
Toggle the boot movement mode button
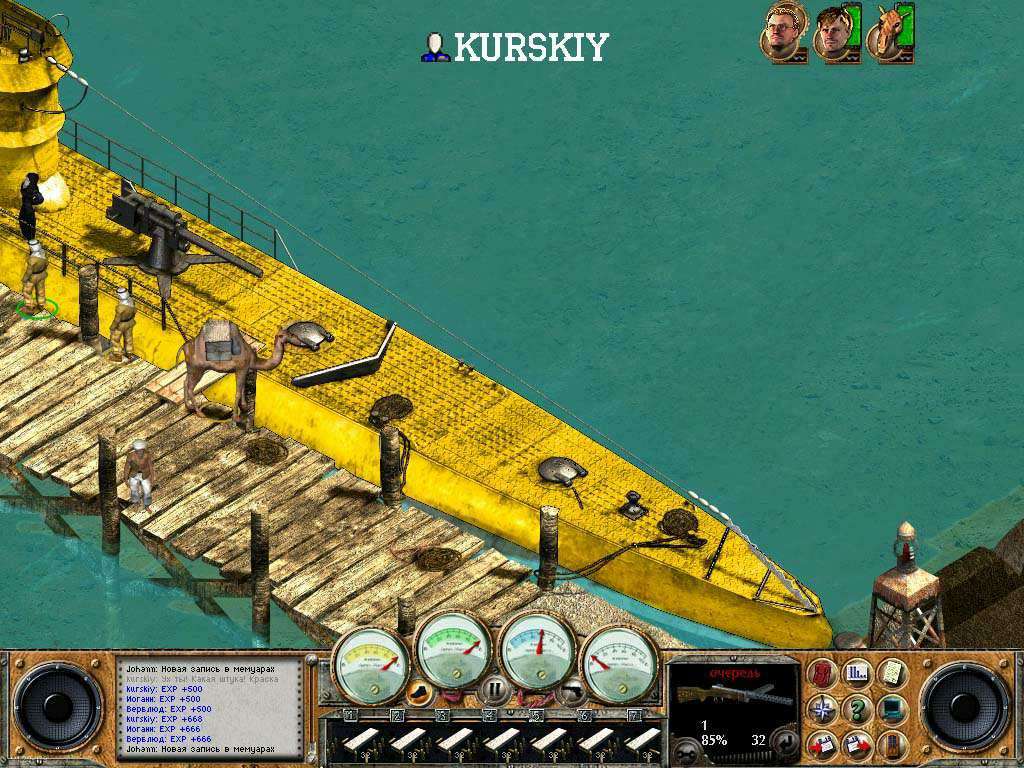coord(421,690)
